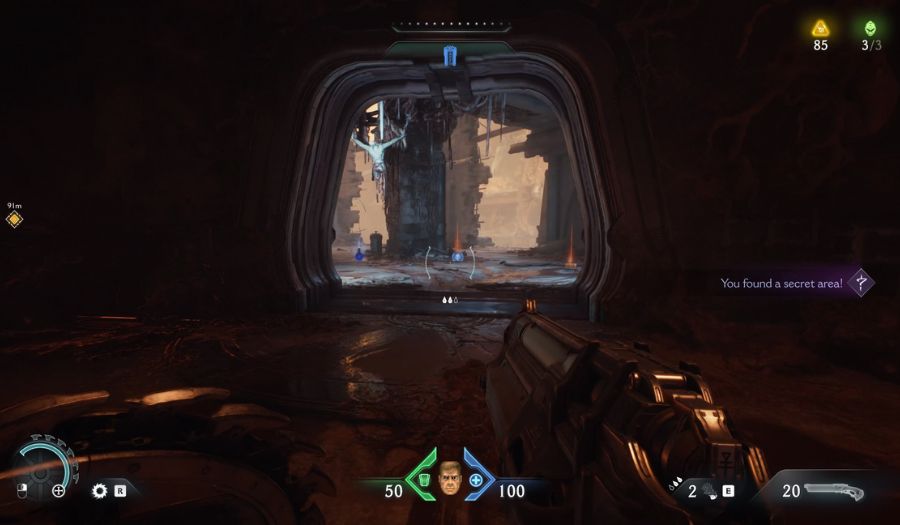This screenshot has height=525, width=900.
Task: Select the shotgun weapon icon
Action: (834, 491)
